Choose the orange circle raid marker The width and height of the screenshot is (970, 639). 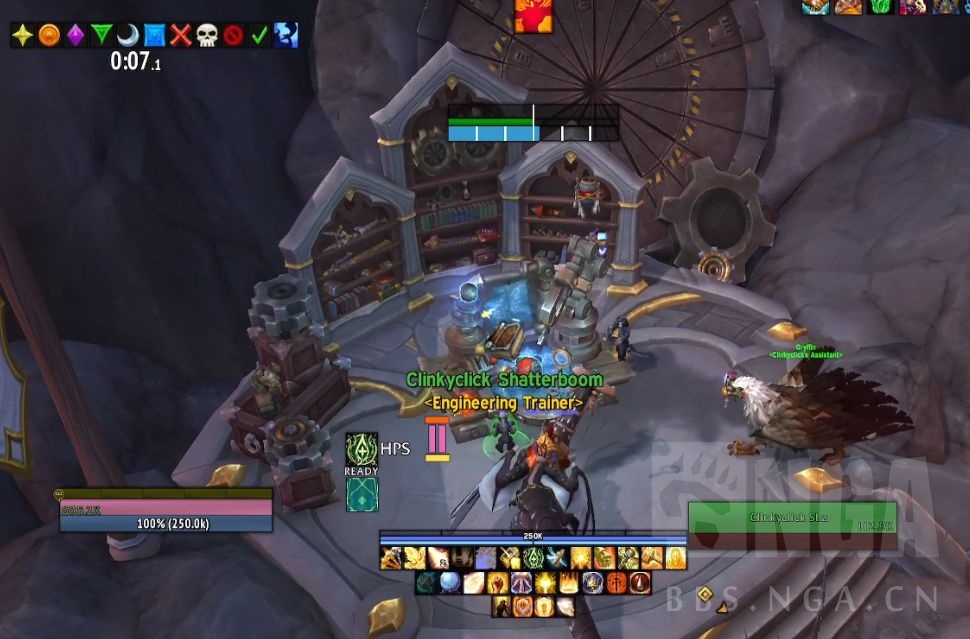(49, 36)
